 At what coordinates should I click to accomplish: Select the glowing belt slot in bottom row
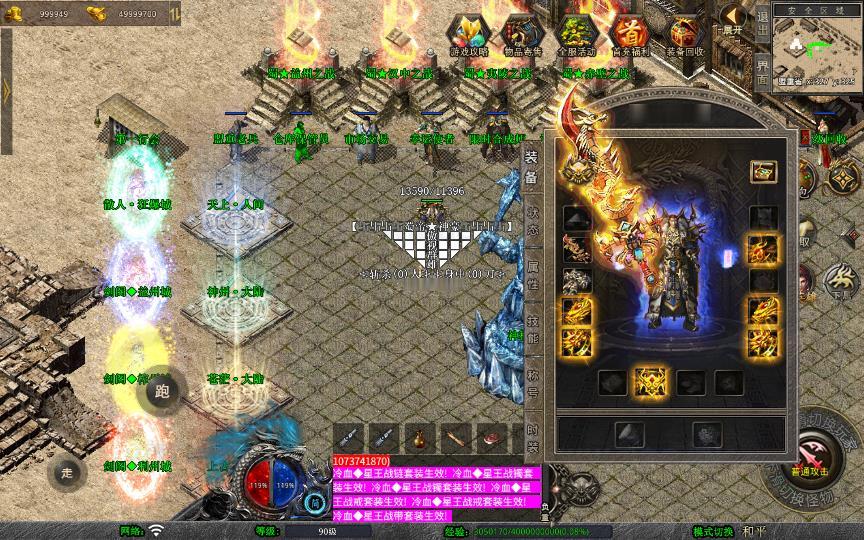click(x=652, y=382)
